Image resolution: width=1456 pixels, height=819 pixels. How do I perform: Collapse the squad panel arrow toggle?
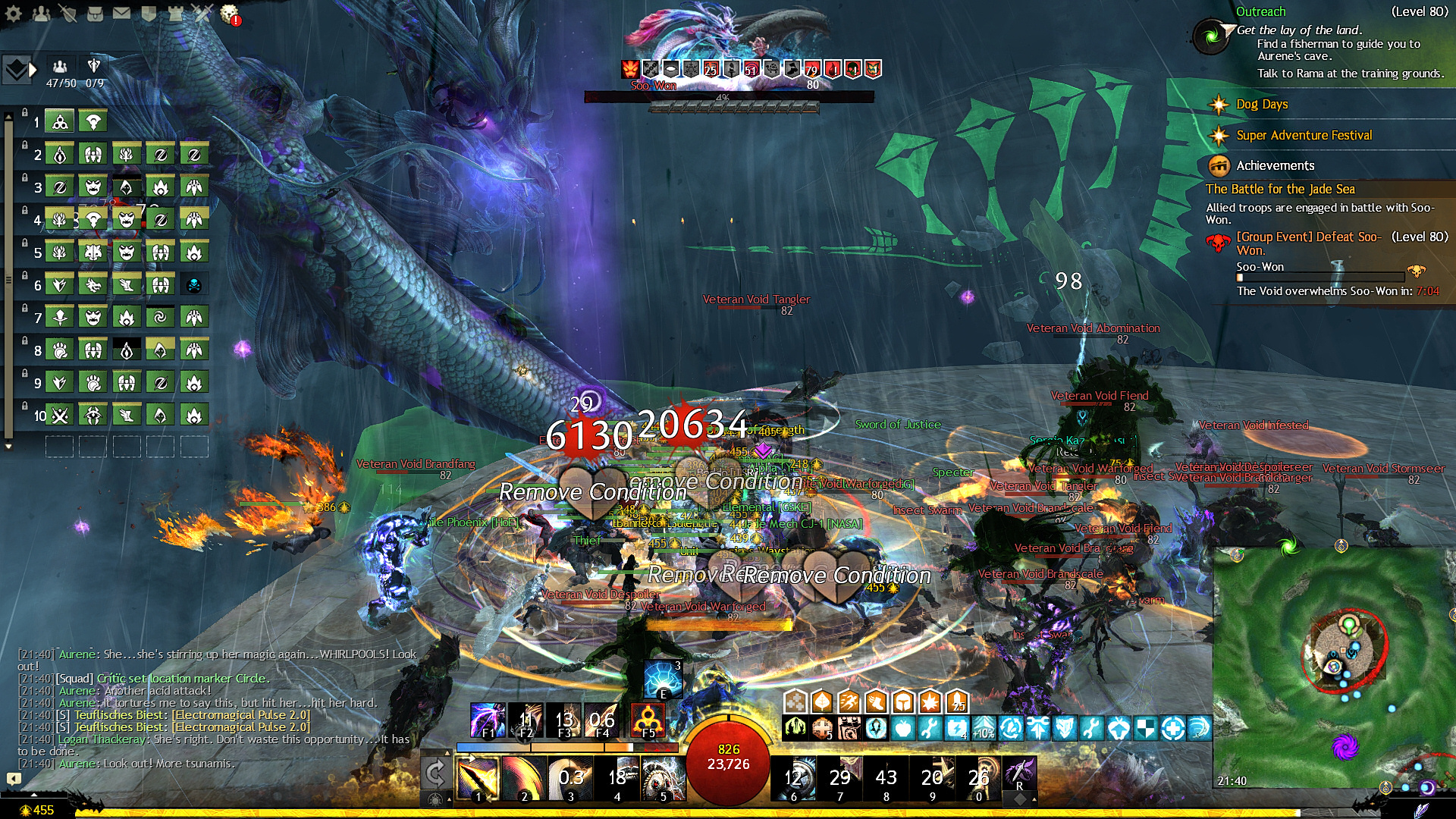[33, 70]
